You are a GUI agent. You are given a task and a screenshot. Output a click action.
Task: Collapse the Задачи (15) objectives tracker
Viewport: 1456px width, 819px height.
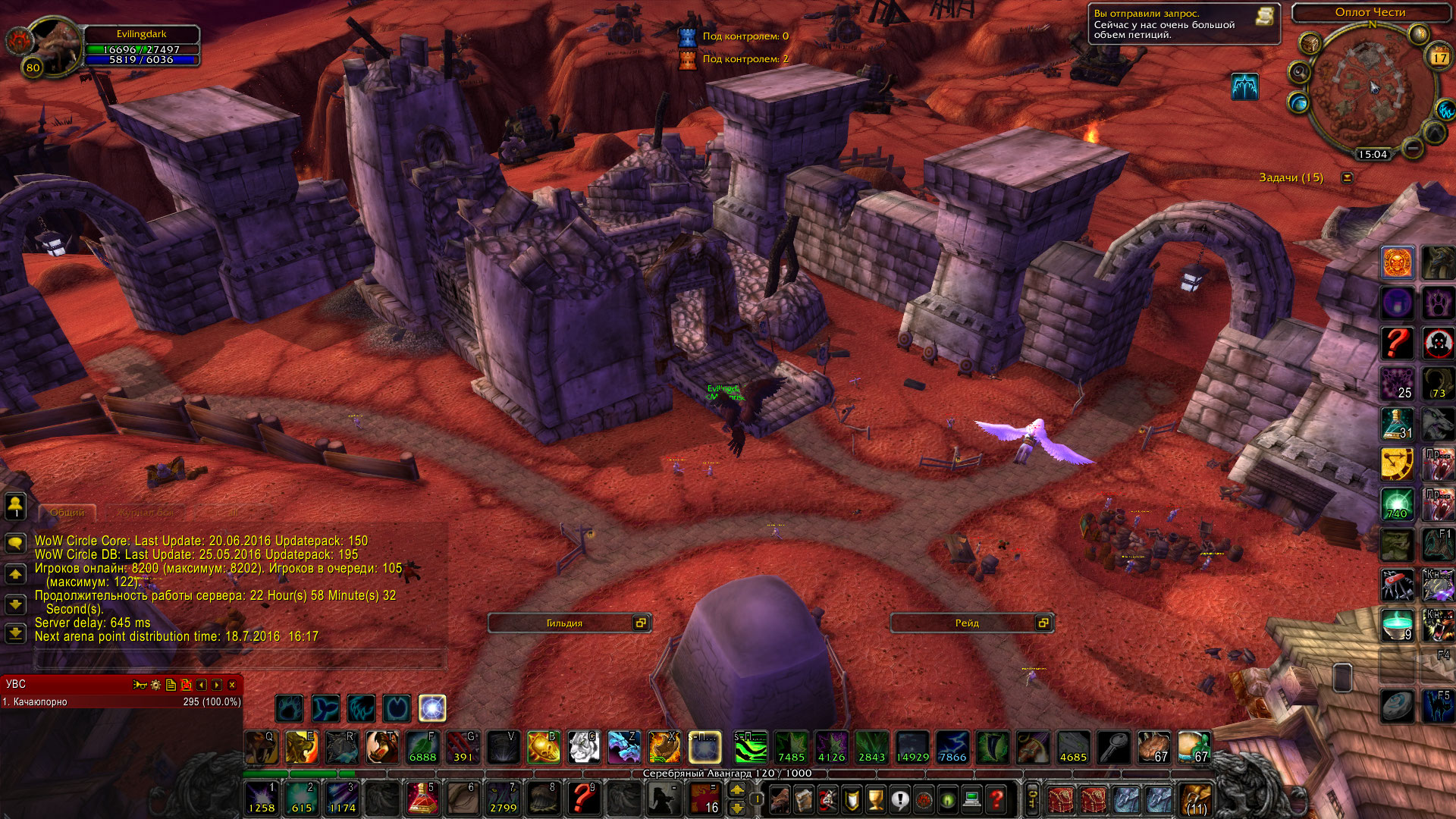click(1347, 177)
